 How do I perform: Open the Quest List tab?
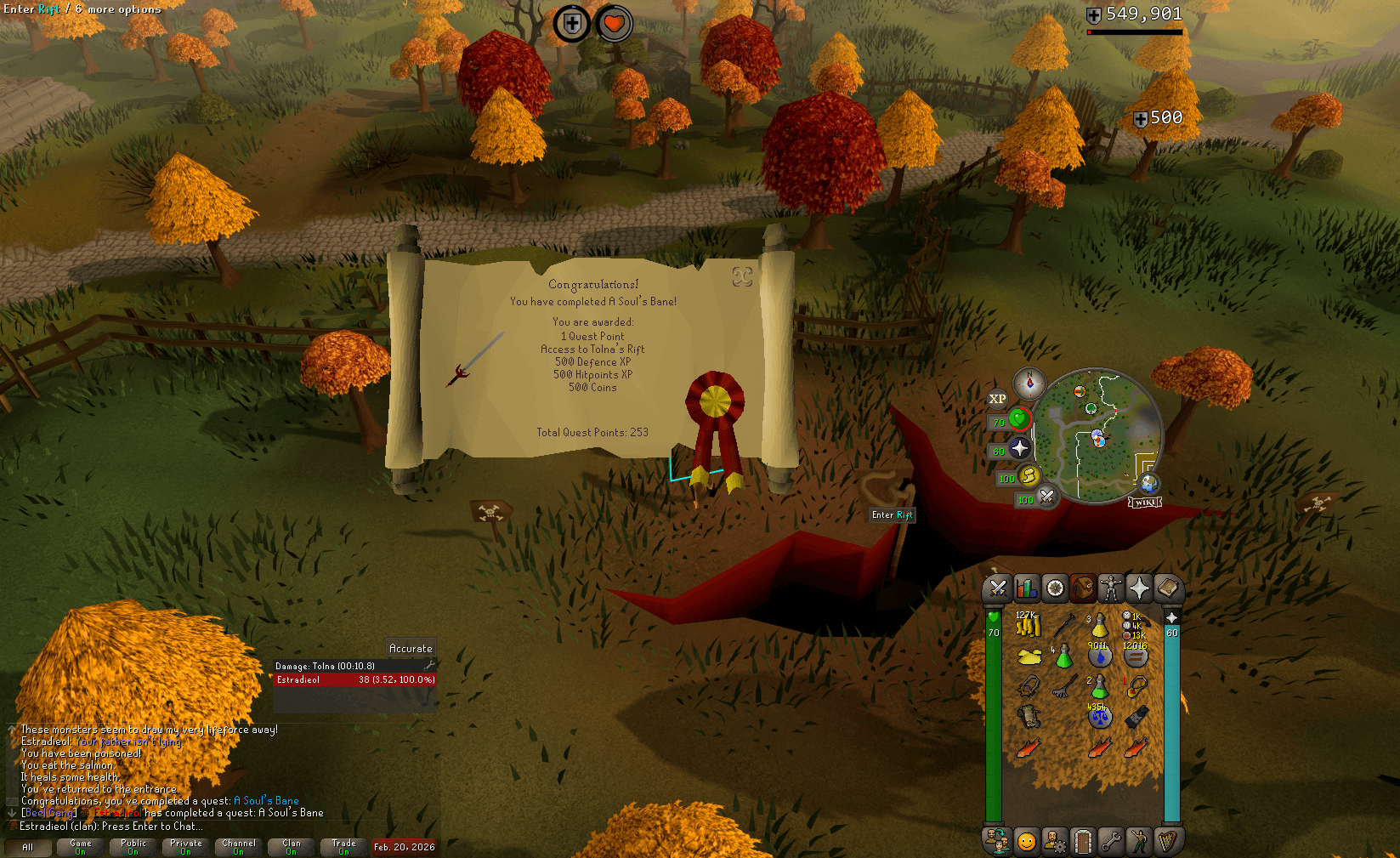1054,588
